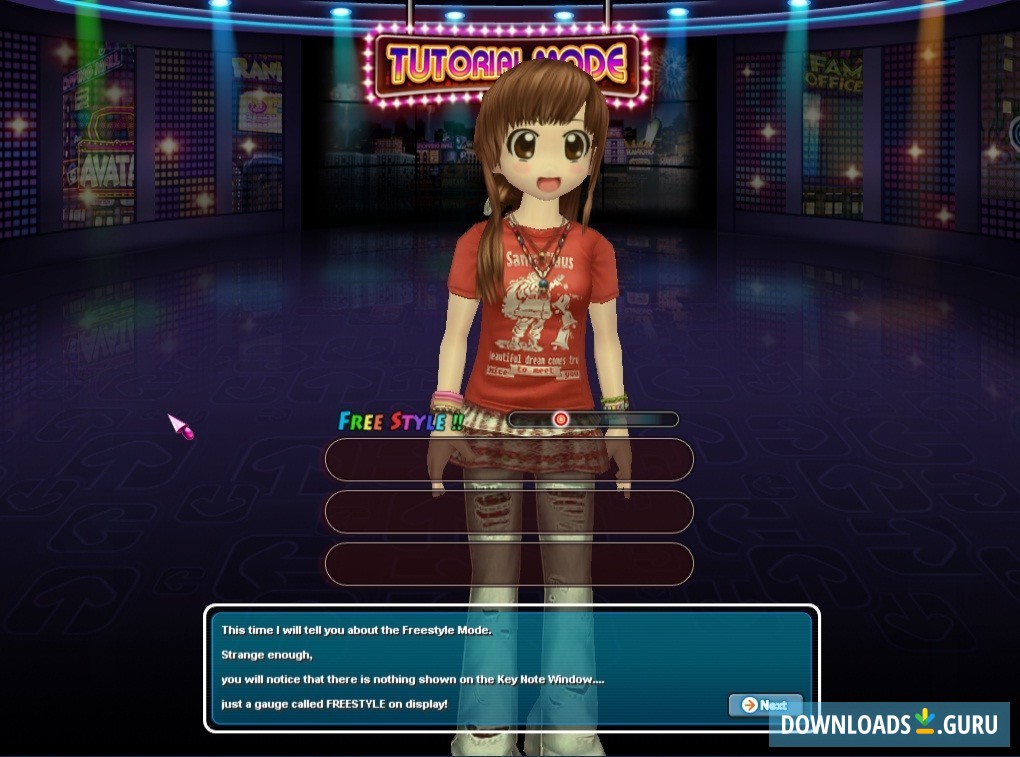Image resolution: width=1020 pixels, height=757 pixels.
Task: Click the Next button in the tutorial dialog
Action: click(x=765, y=705)
